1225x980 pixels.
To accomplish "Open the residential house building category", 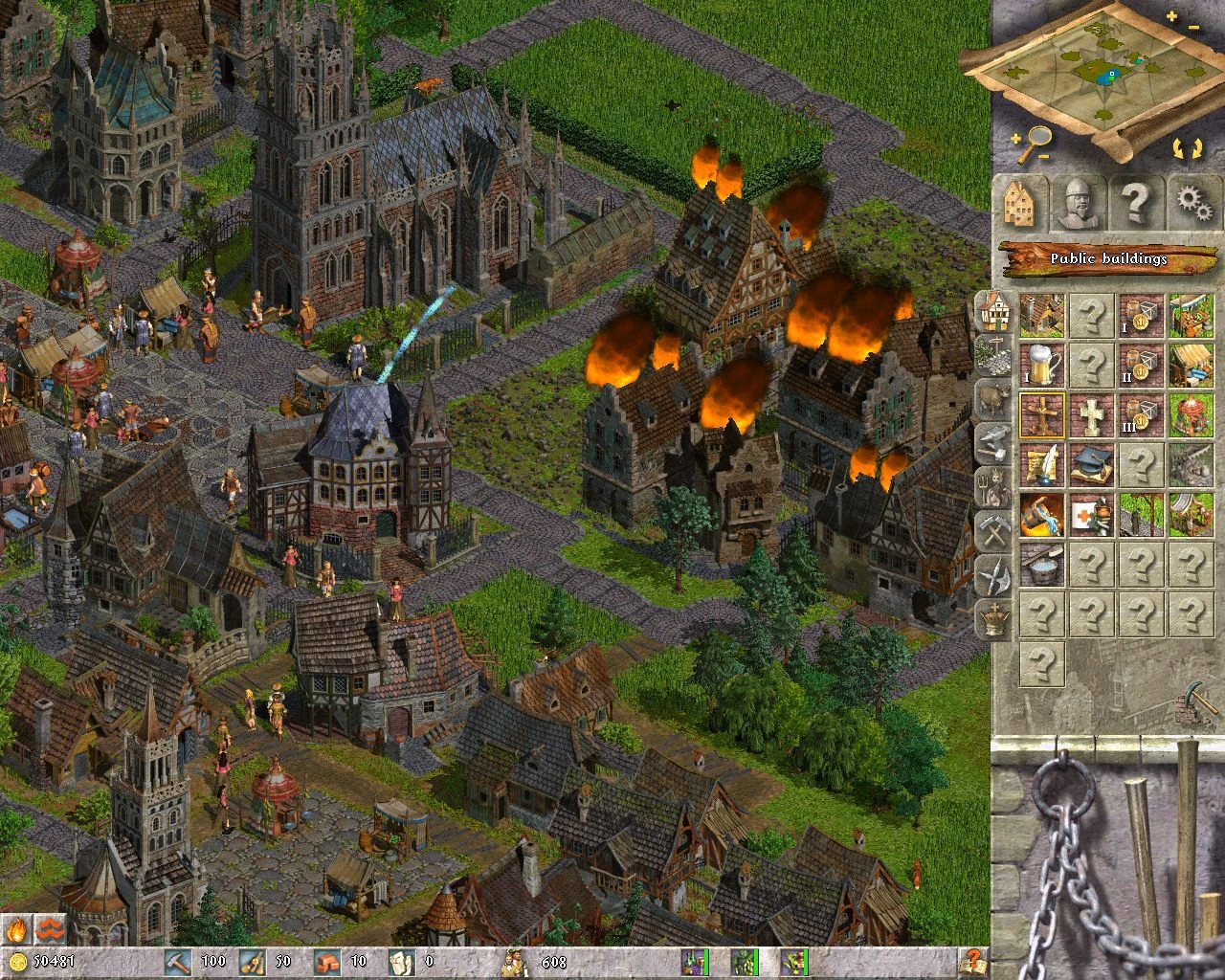I will pos(992,312).
